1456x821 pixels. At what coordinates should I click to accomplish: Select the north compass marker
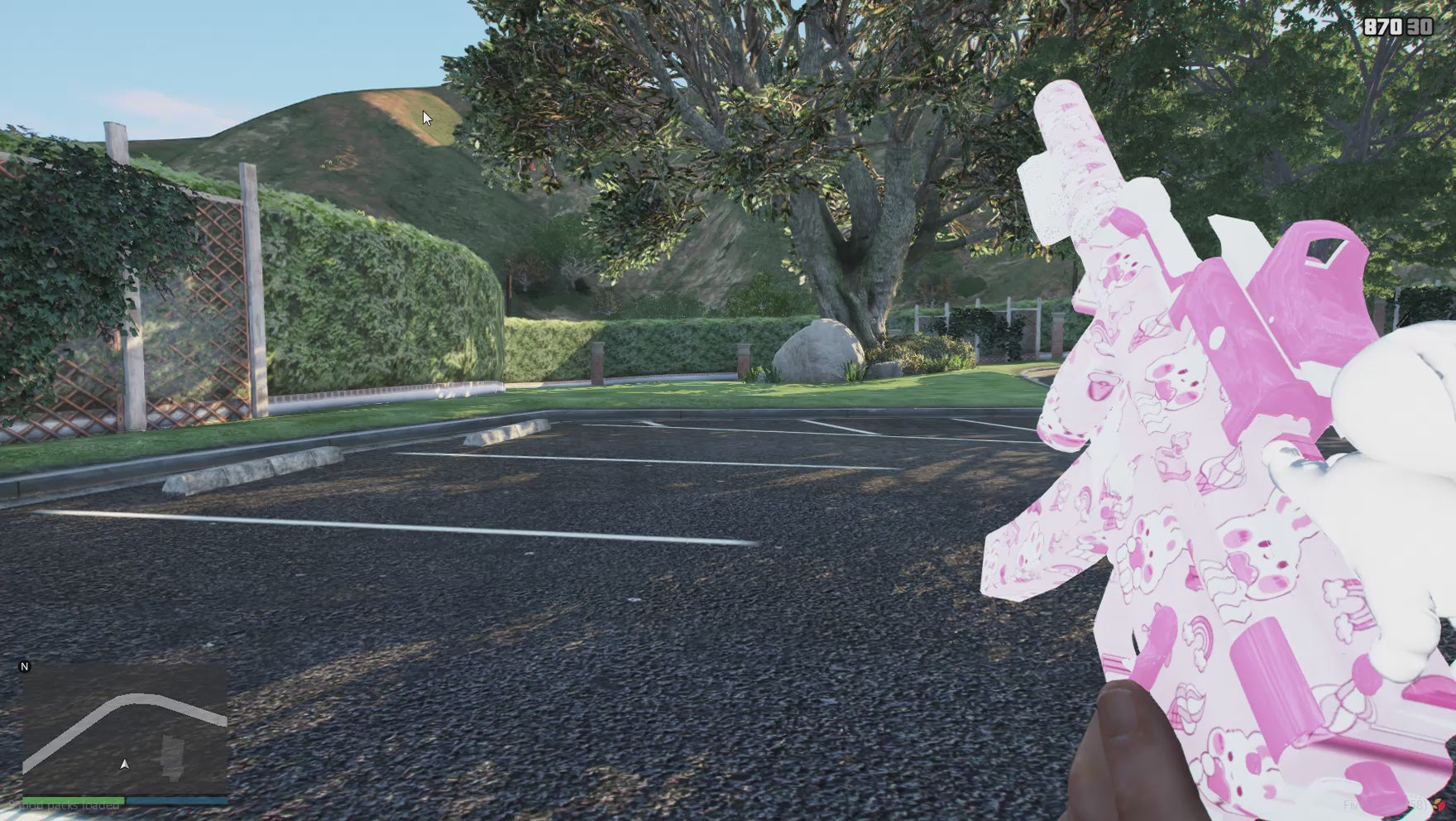pos(25,666)
